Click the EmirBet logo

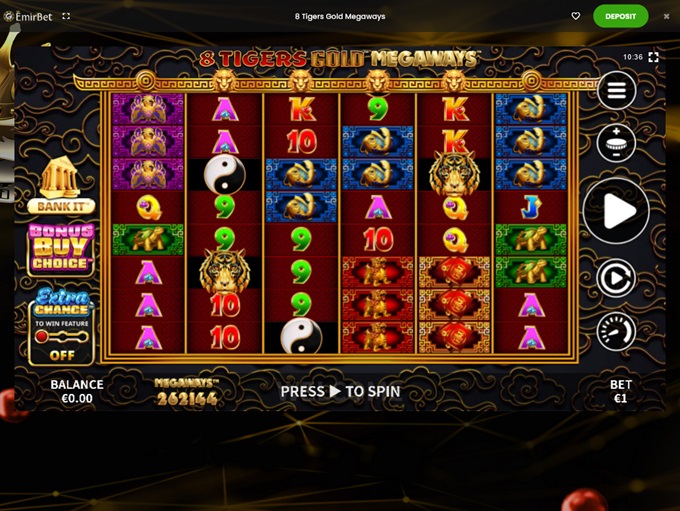click(x=27, y=16)
